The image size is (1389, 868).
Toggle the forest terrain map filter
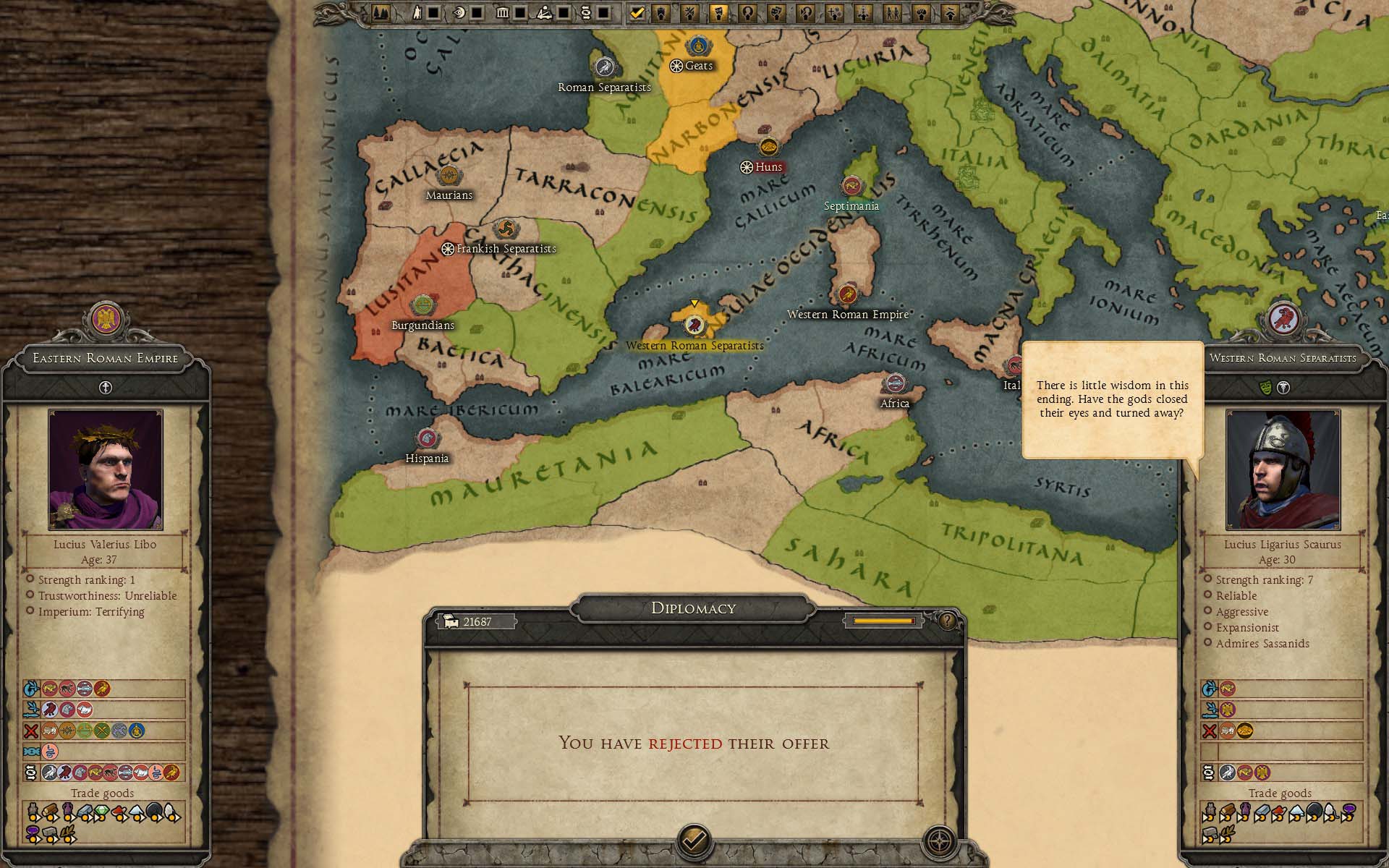(x=381, y=12)
